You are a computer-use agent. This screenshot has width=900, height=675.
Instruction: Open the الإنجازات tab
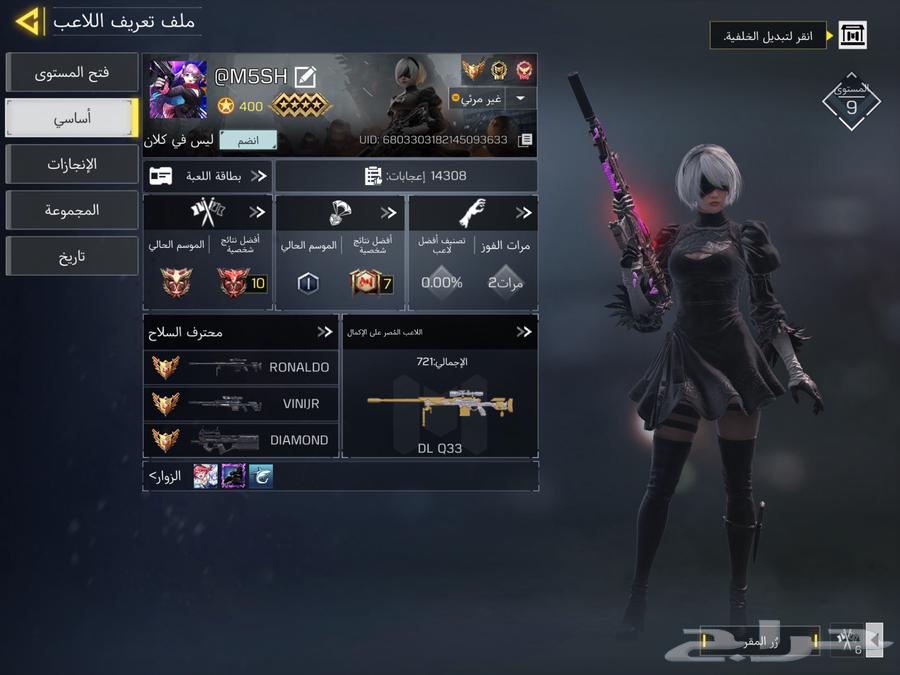[71, 165]
